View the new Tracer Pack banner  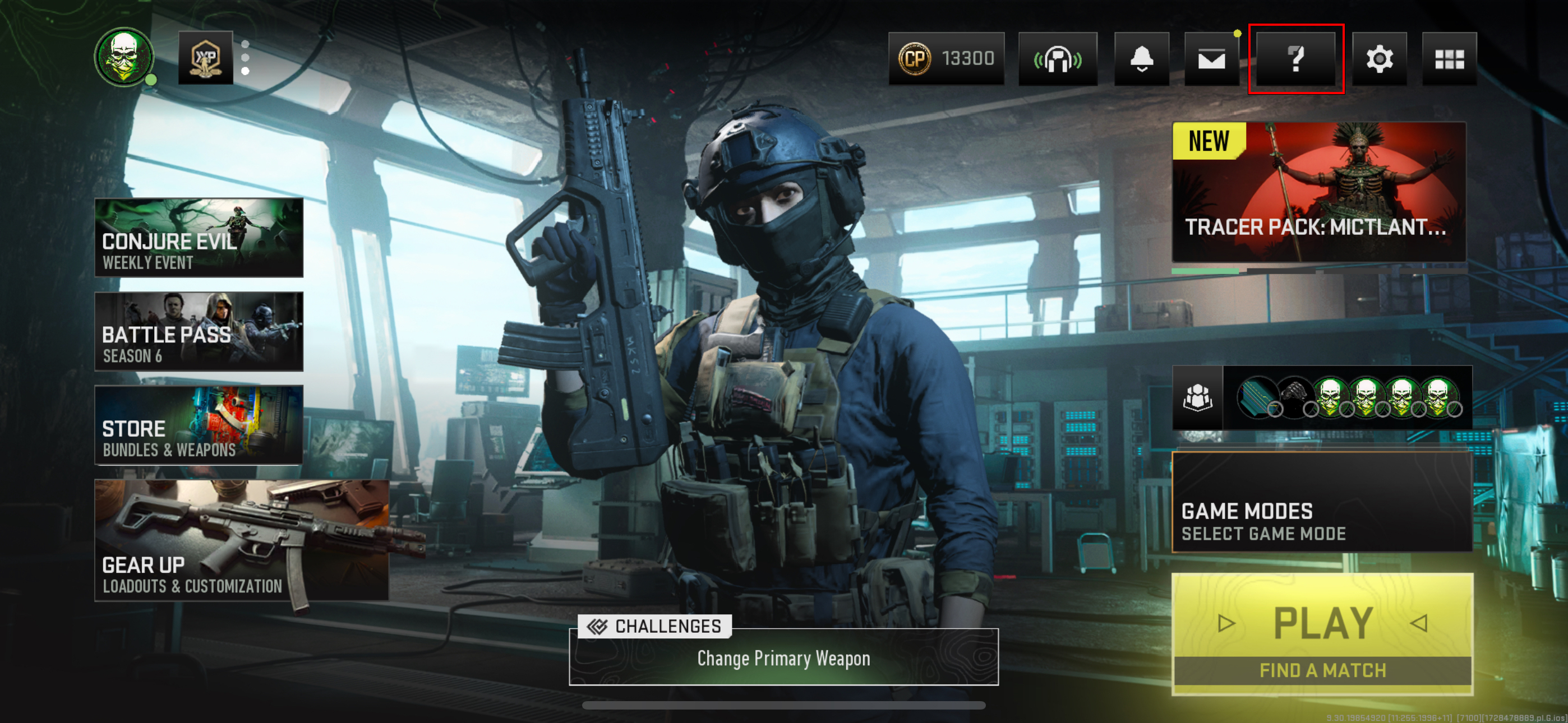1318,192
